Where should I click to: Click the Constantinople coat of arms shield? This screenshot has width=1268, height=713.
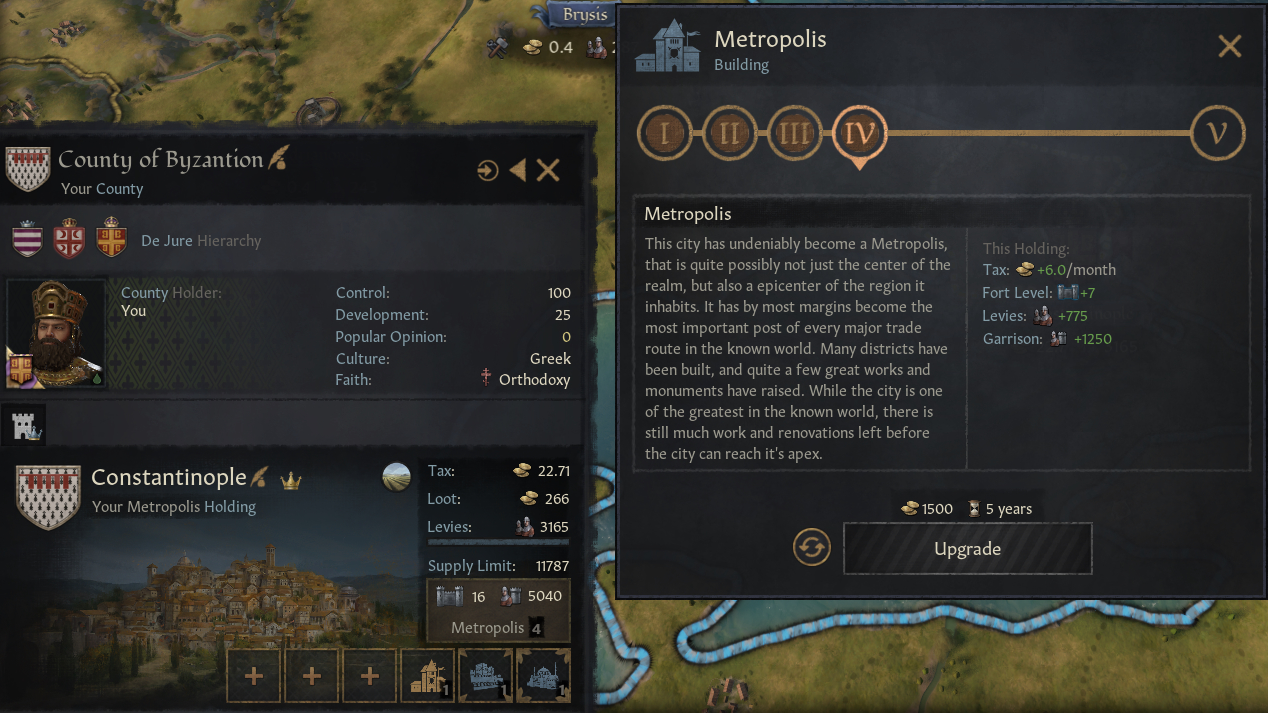tap(48, 497)
